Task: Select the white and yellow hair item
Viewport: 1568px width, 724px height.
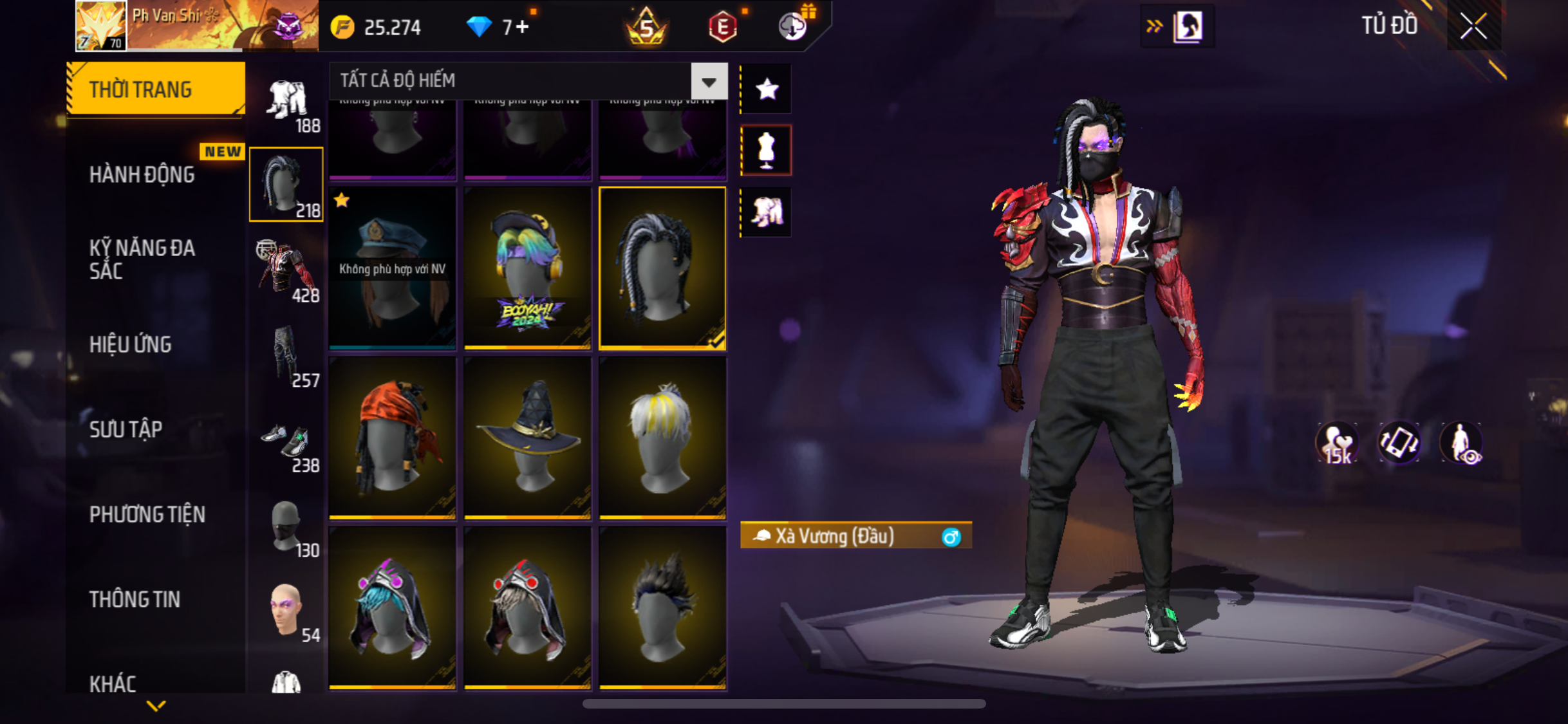Action: [x=662, y=438]
